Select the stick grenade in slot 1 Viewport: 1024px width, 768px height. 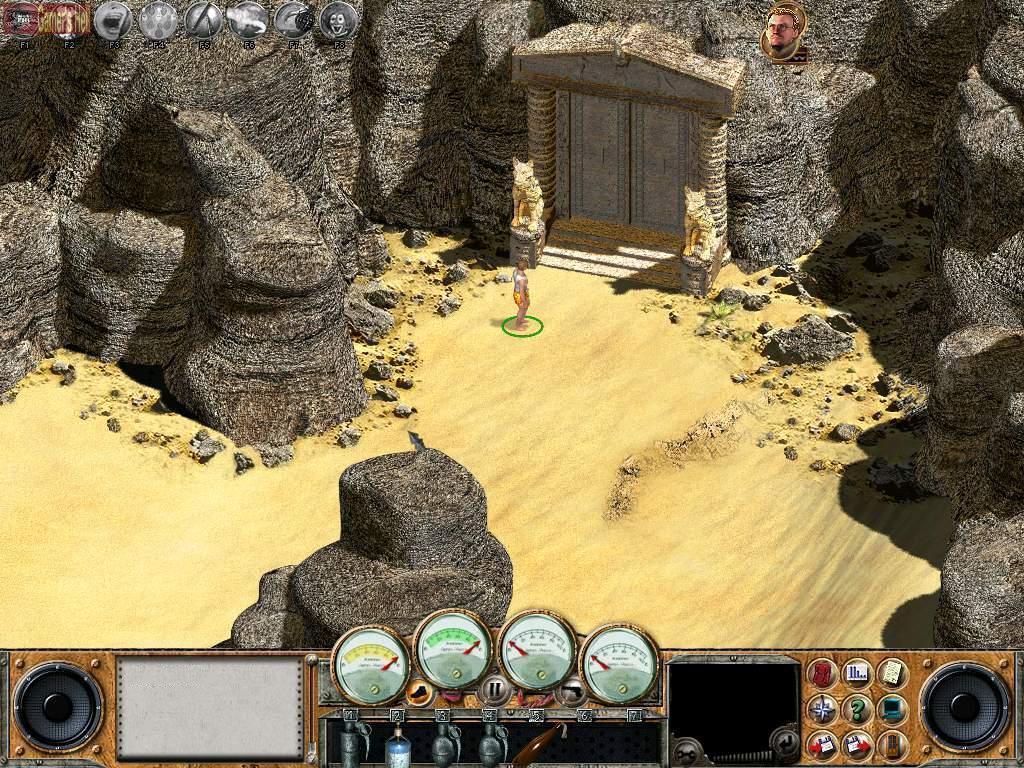coord(352,742)
